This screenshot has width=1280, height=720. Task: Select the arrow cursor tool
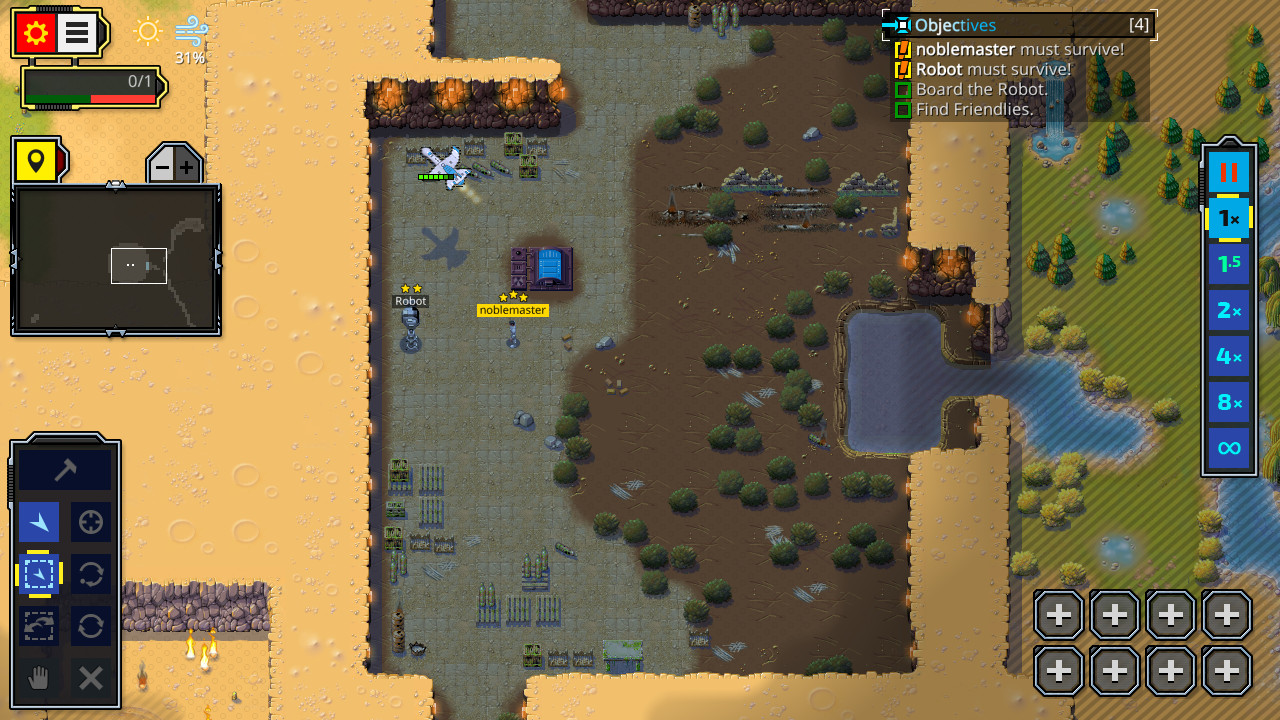38,521
